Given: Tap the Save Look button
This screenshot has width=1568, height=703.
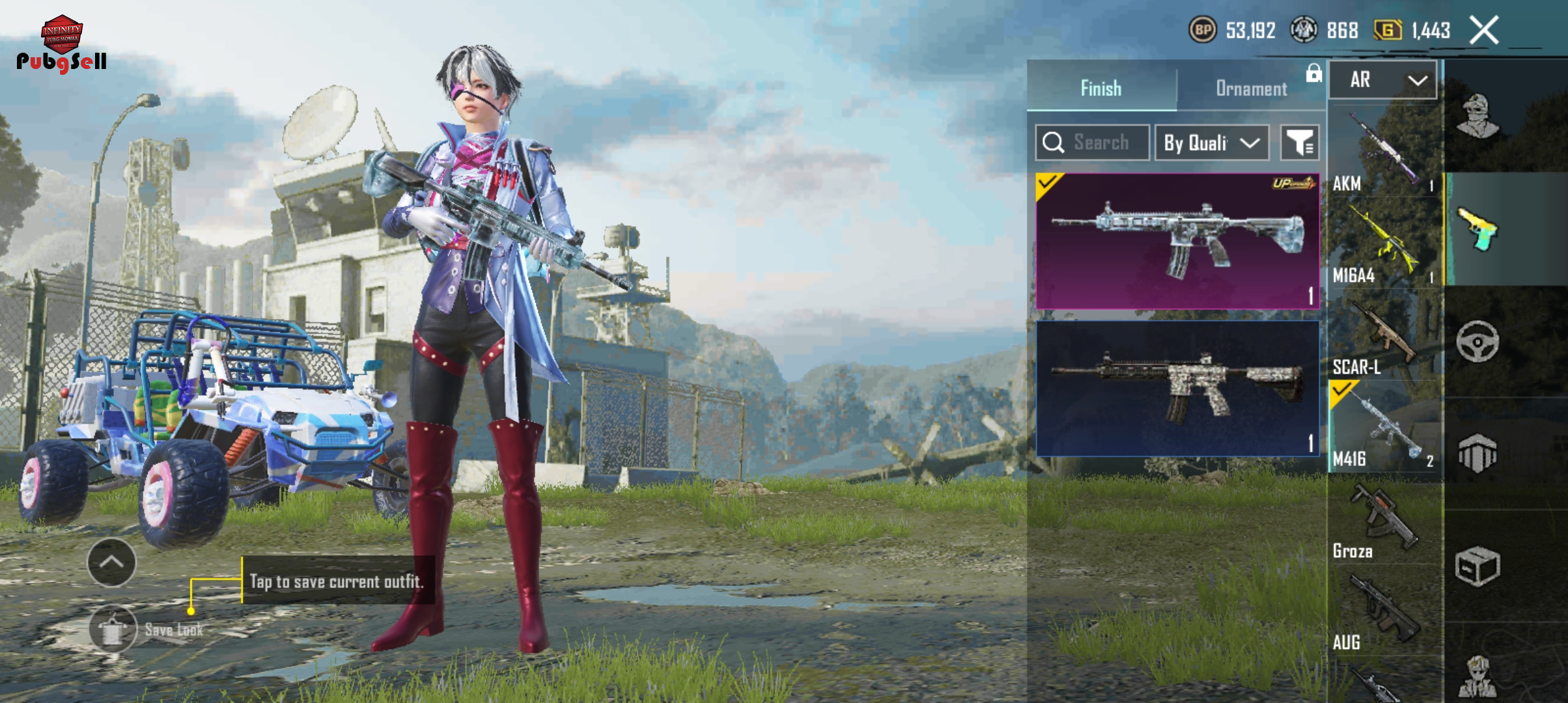Looking at the screenshot, I should click(x=114, y=629).
